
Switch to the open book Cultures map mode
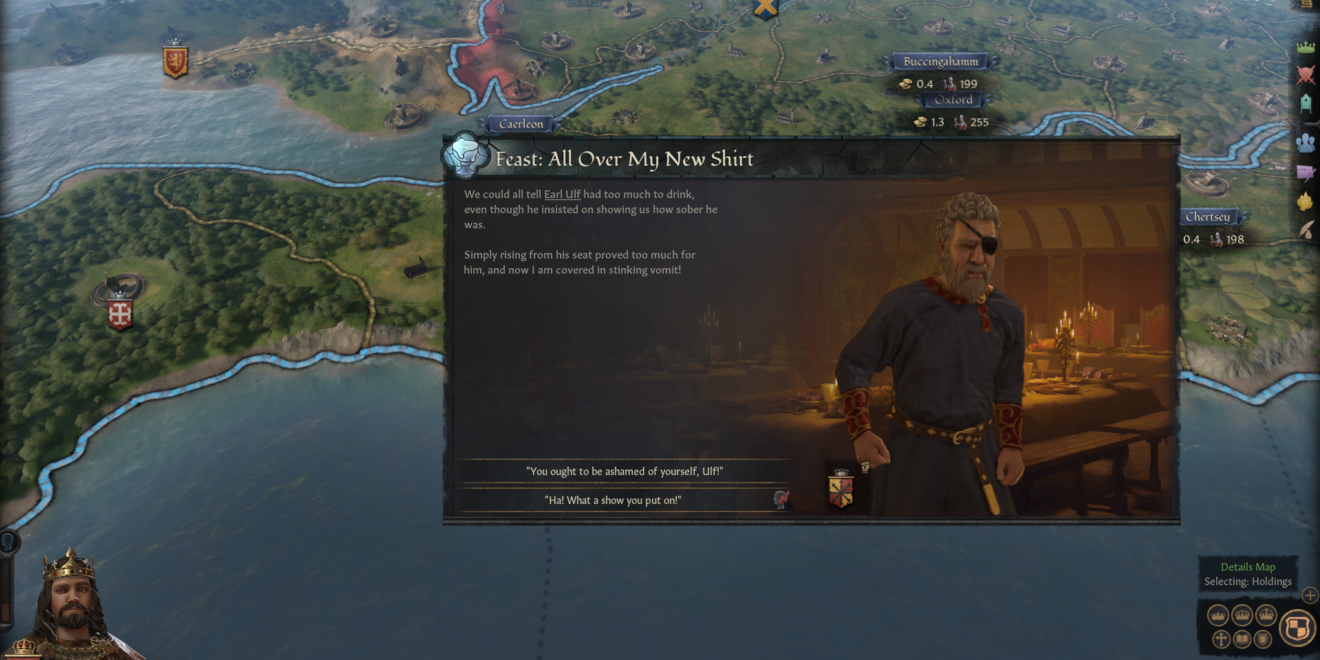1242,639
